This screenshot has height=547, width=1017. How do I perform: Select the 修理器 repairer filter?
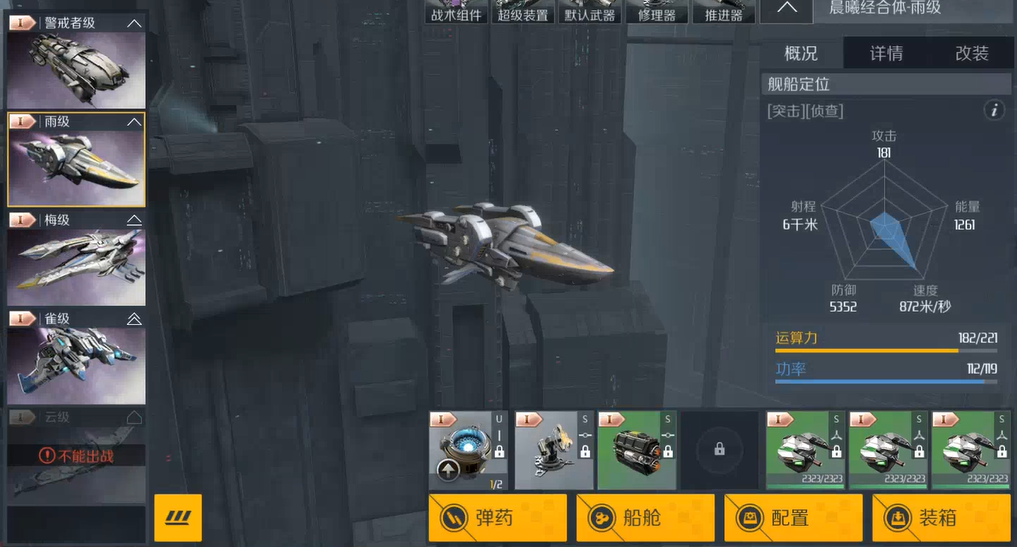click(x=657, y=12)
